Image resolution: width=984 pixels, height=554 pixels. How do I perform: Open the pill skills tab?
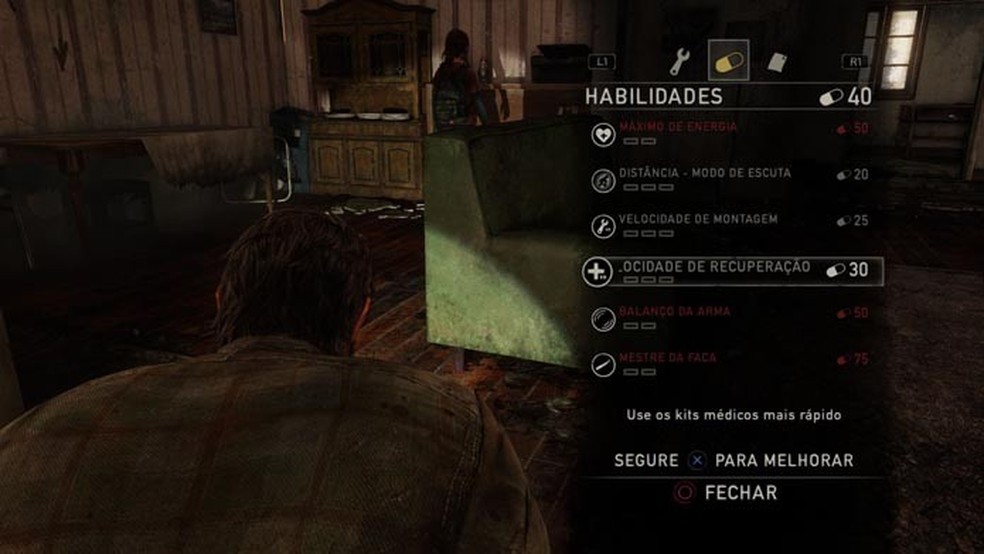(727, 61)
